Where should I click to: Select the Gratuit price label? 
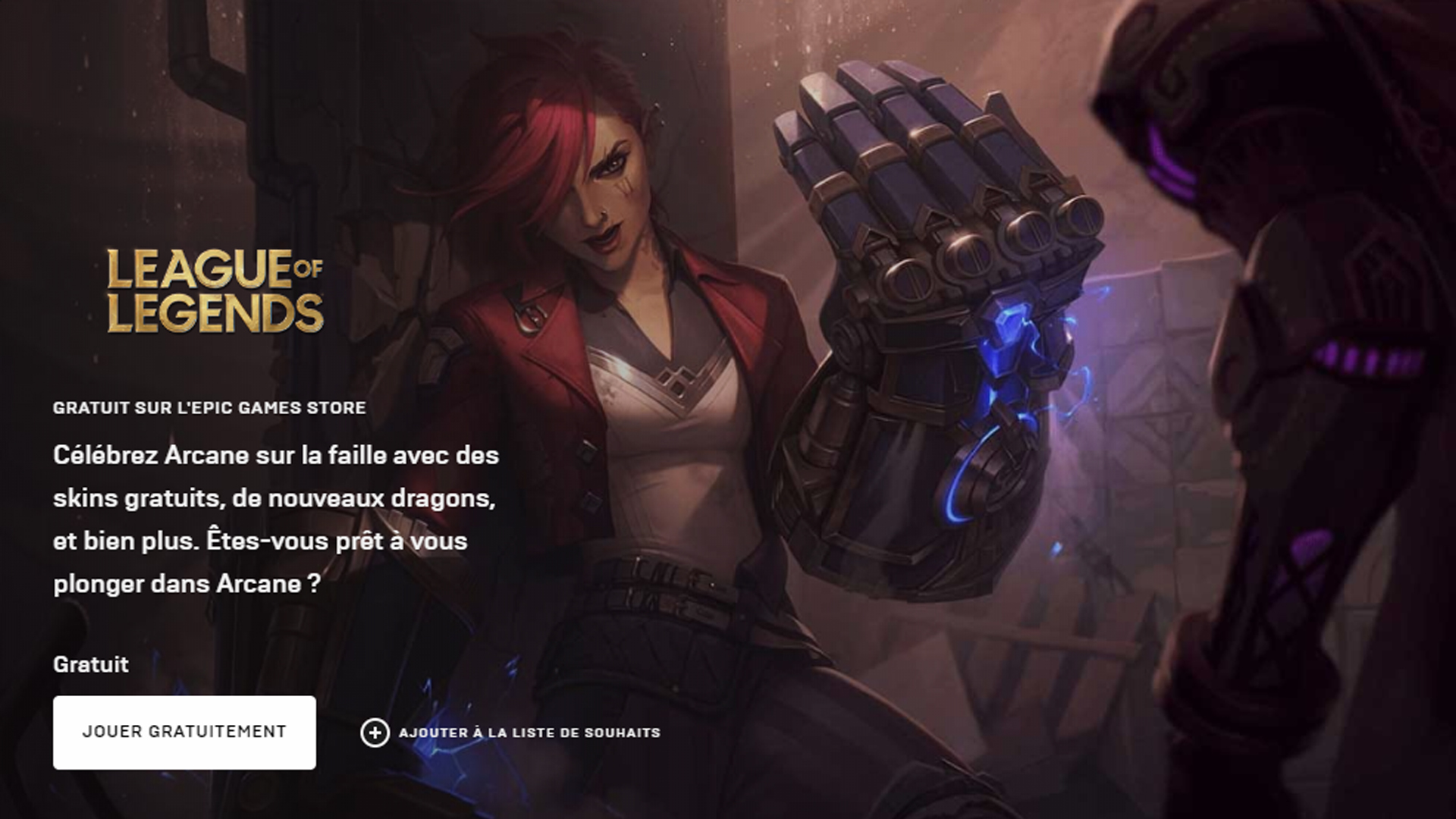89,665
